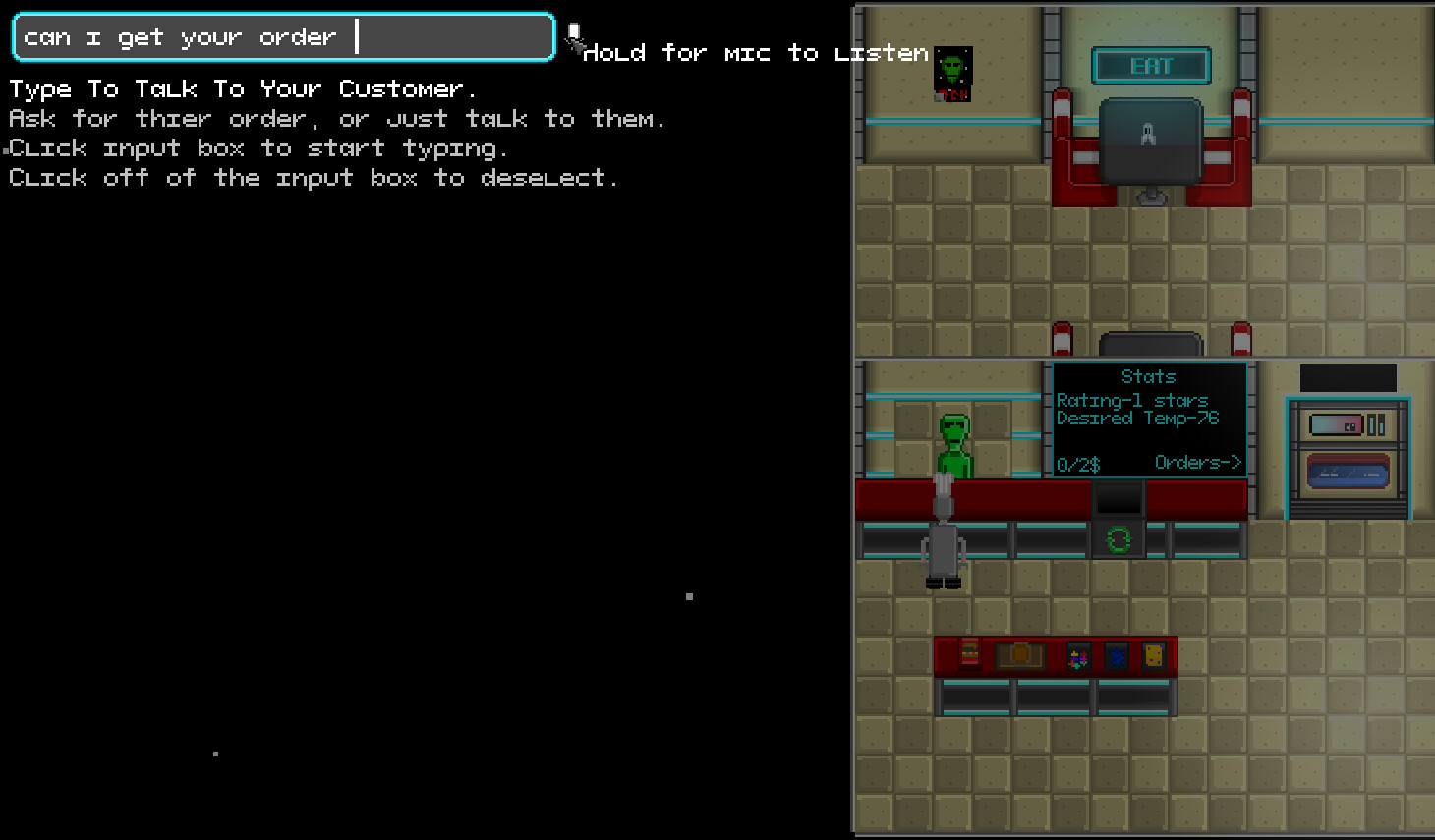Click the 0/2$ money counter
1435x840 pixels.
point(1077,462)
